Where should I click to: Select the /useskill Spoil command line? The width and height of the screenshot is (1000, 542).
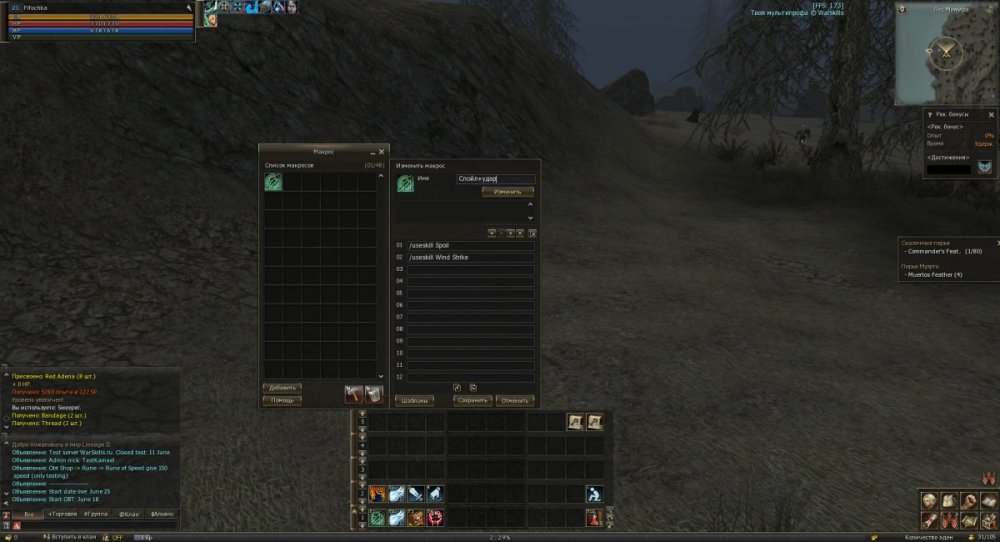[470, 245]
